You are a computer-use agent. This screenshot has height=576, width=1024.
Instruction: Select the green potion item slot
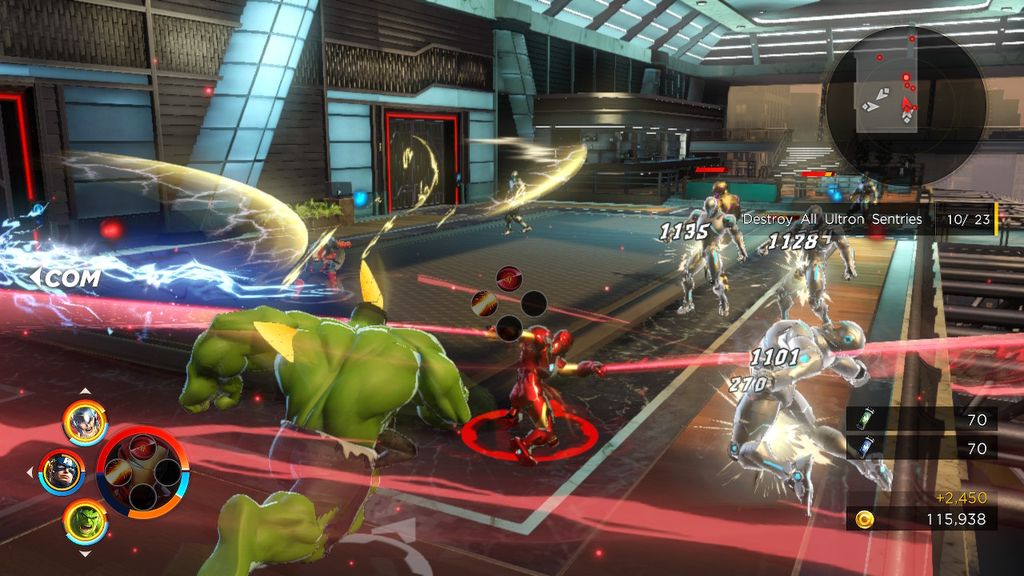[864, 419]
